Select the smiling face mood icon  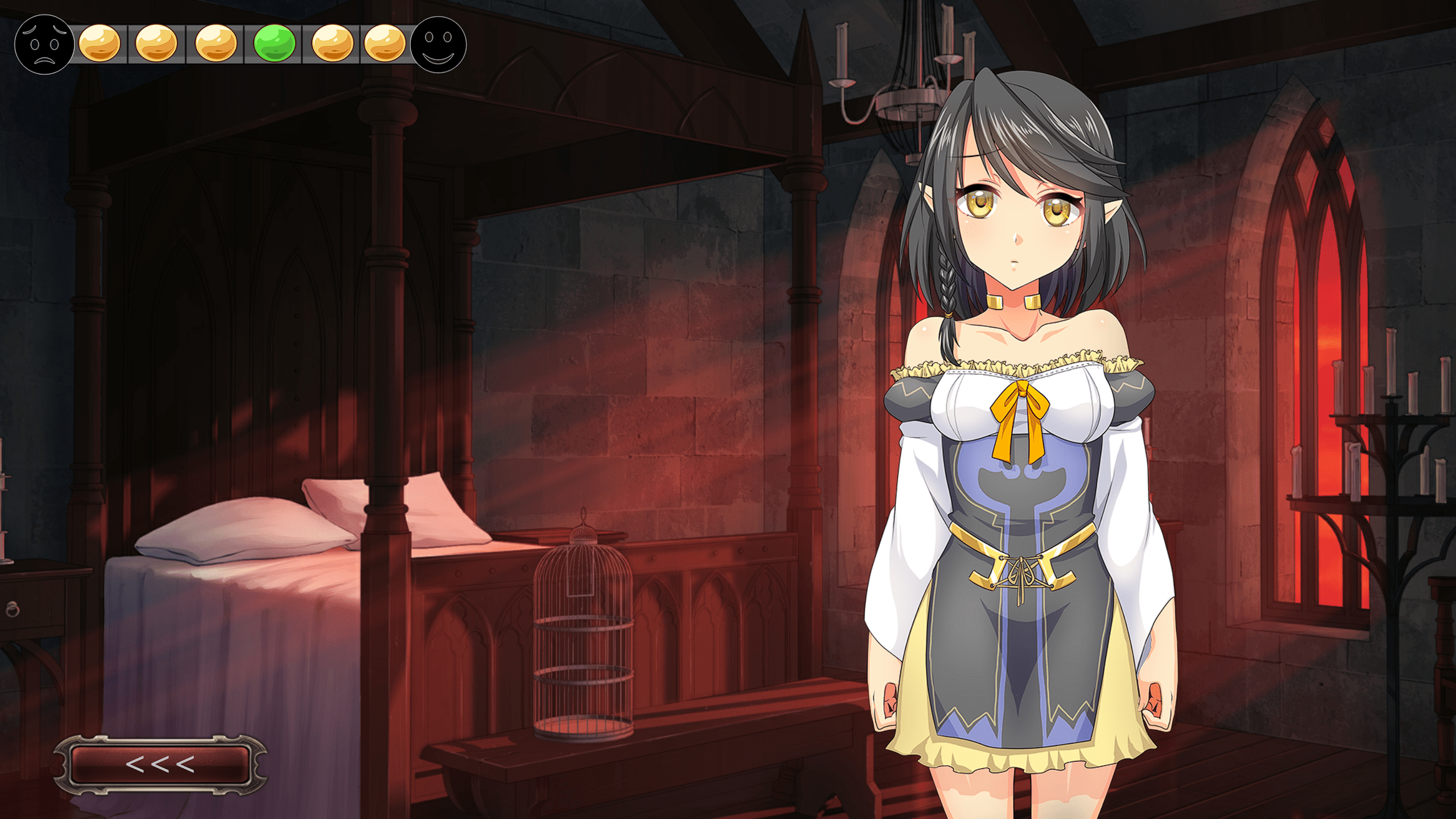(438, 44)
